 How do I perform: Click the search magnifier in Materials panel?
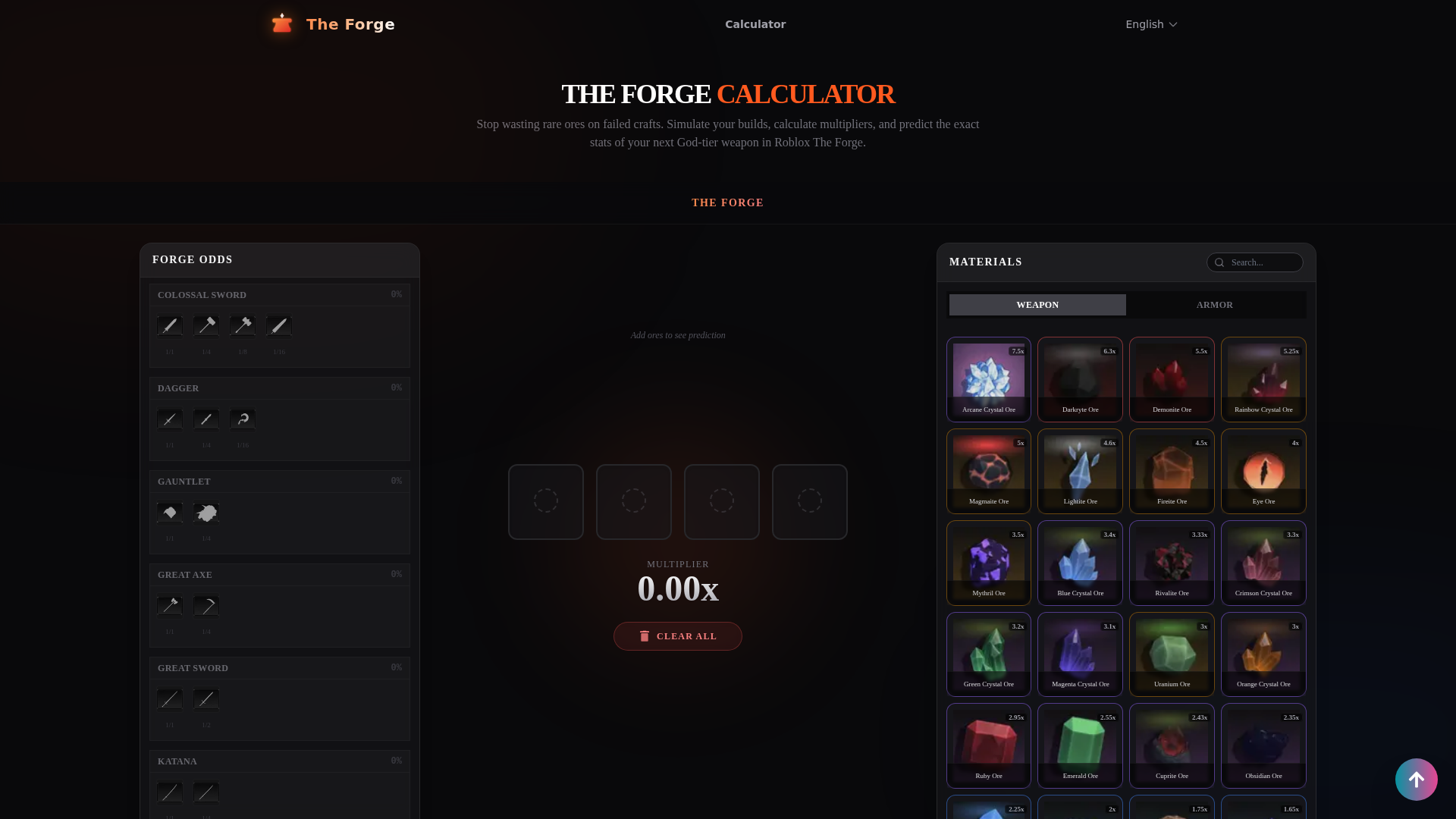point(1219,262)
